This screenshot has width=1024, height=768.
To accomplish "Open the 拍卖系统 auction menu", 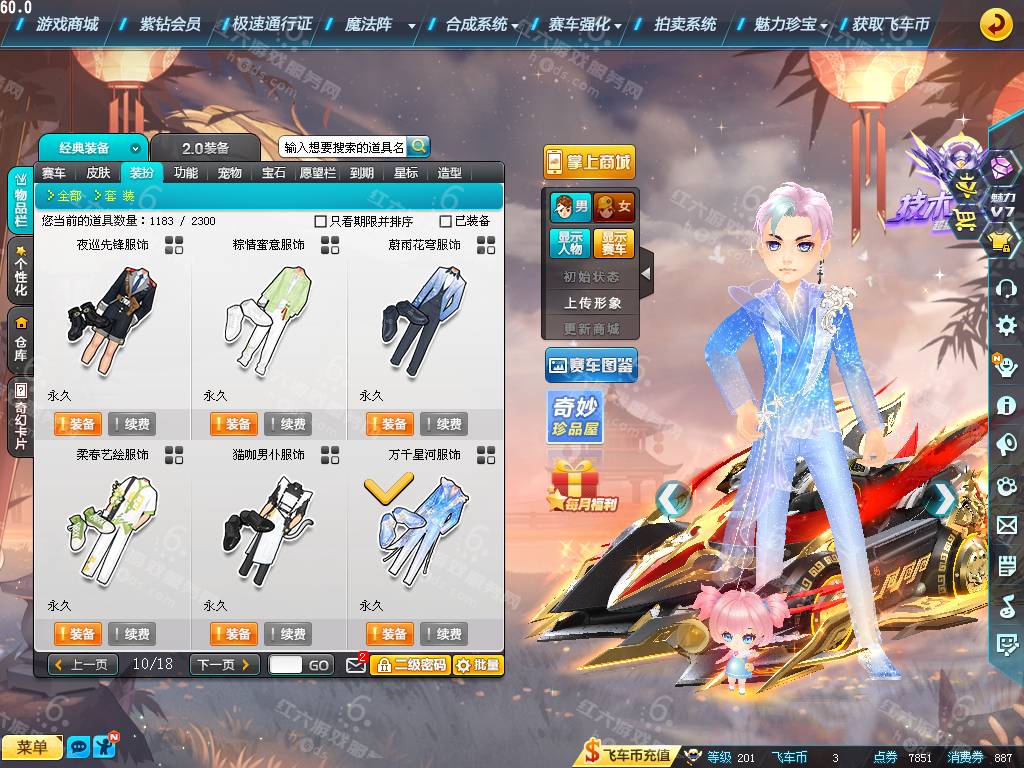I will (685, 24).
